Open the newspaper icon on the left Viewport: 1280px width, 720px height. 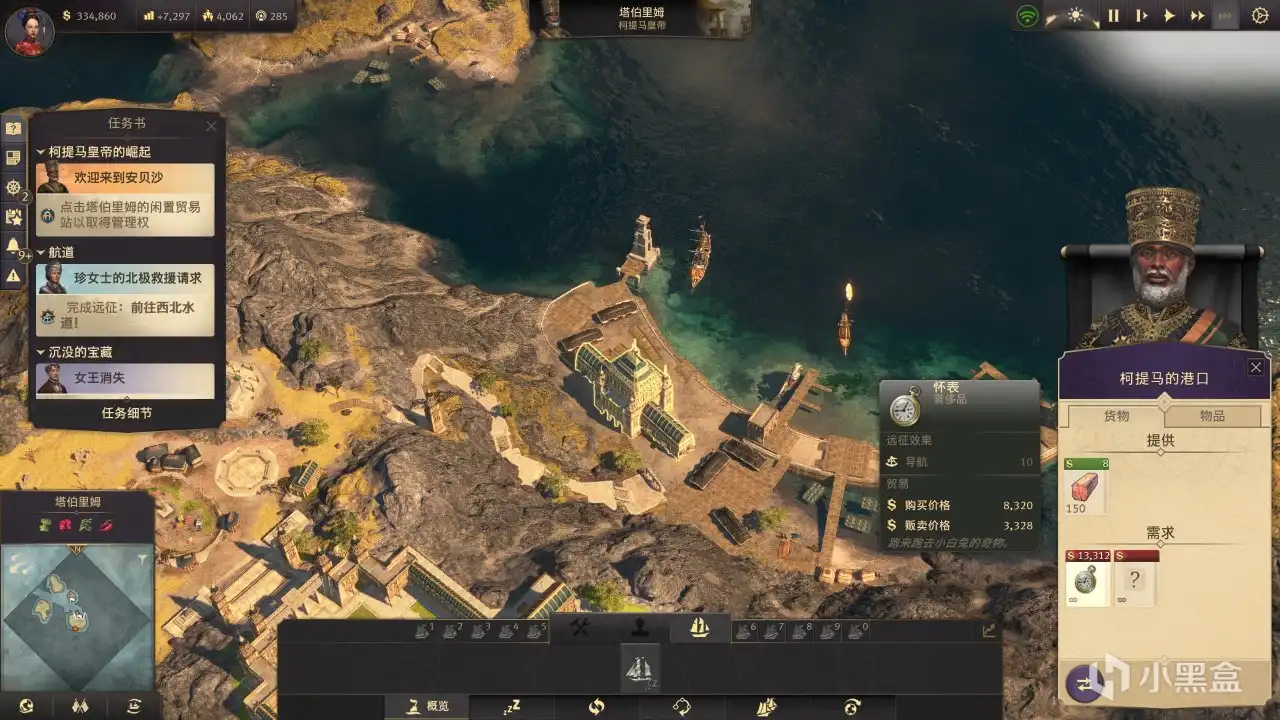[x=12, y=157]
